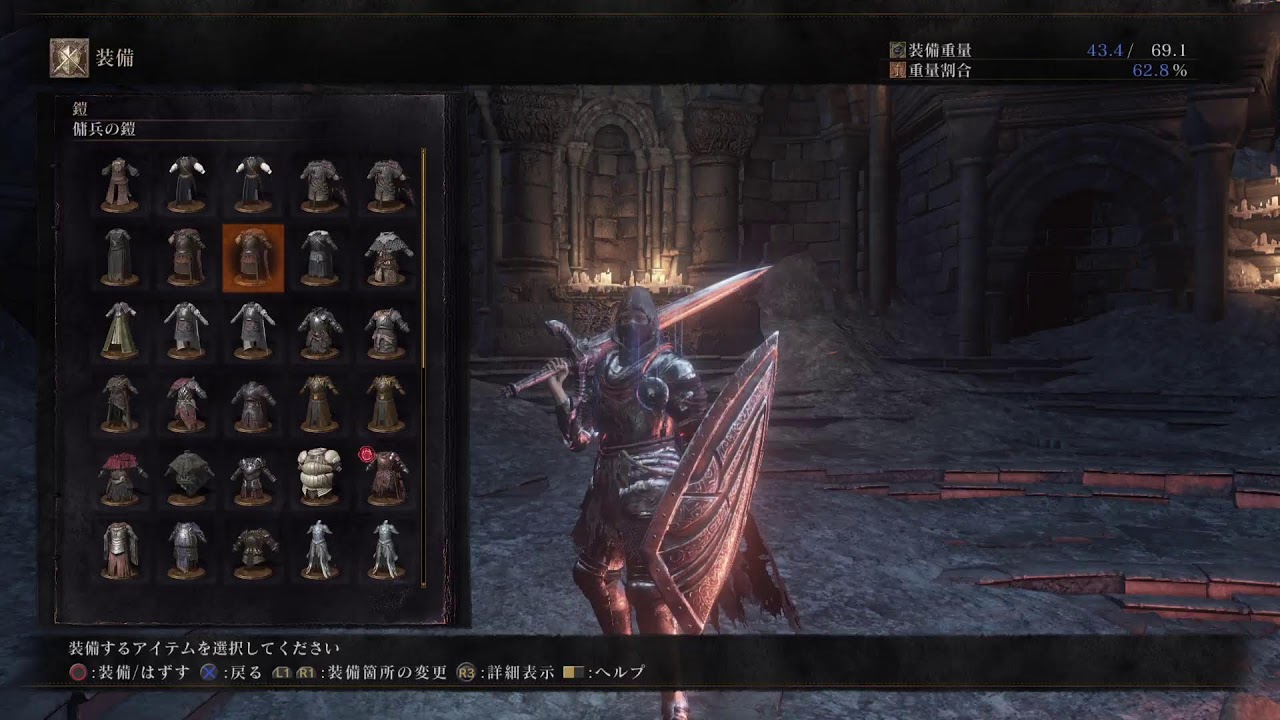This screenshot has height=720, width=1280.
Task: Pick the green-caped robe armor
Action: (x=120, y=330)
